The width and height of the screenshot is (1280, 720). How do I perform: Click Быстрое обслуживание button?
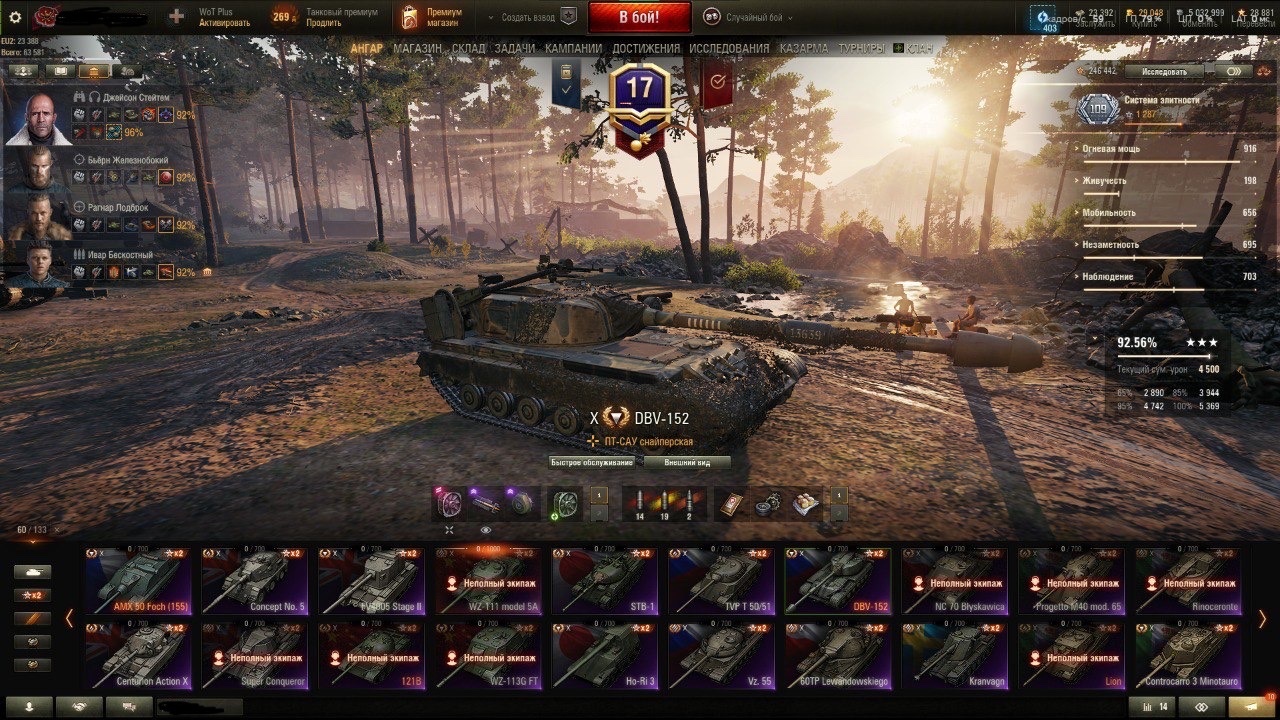(x=591, y=462)
